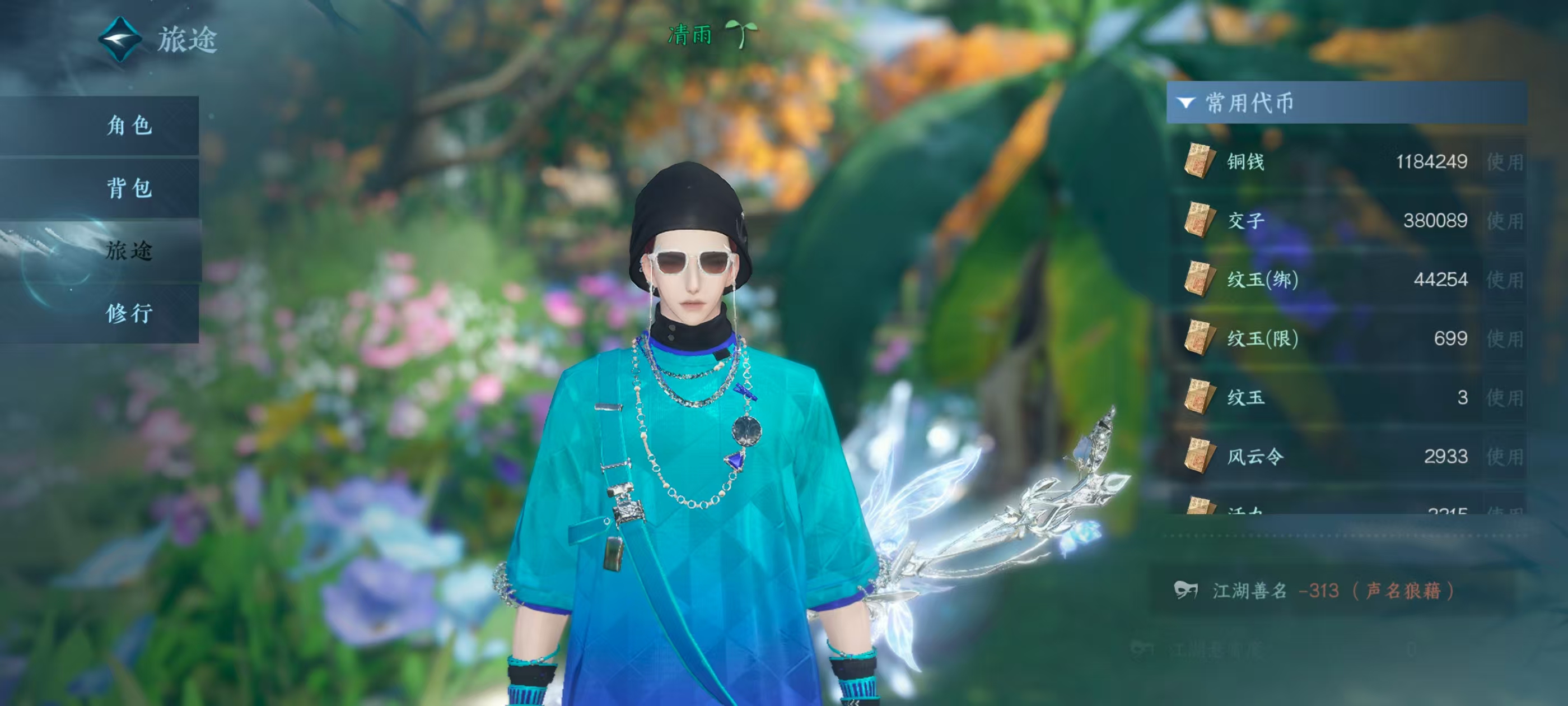Screen dimensions: 1568x706
Task: Use 纹玉(绑) currency
Action: pos(1504,280)
